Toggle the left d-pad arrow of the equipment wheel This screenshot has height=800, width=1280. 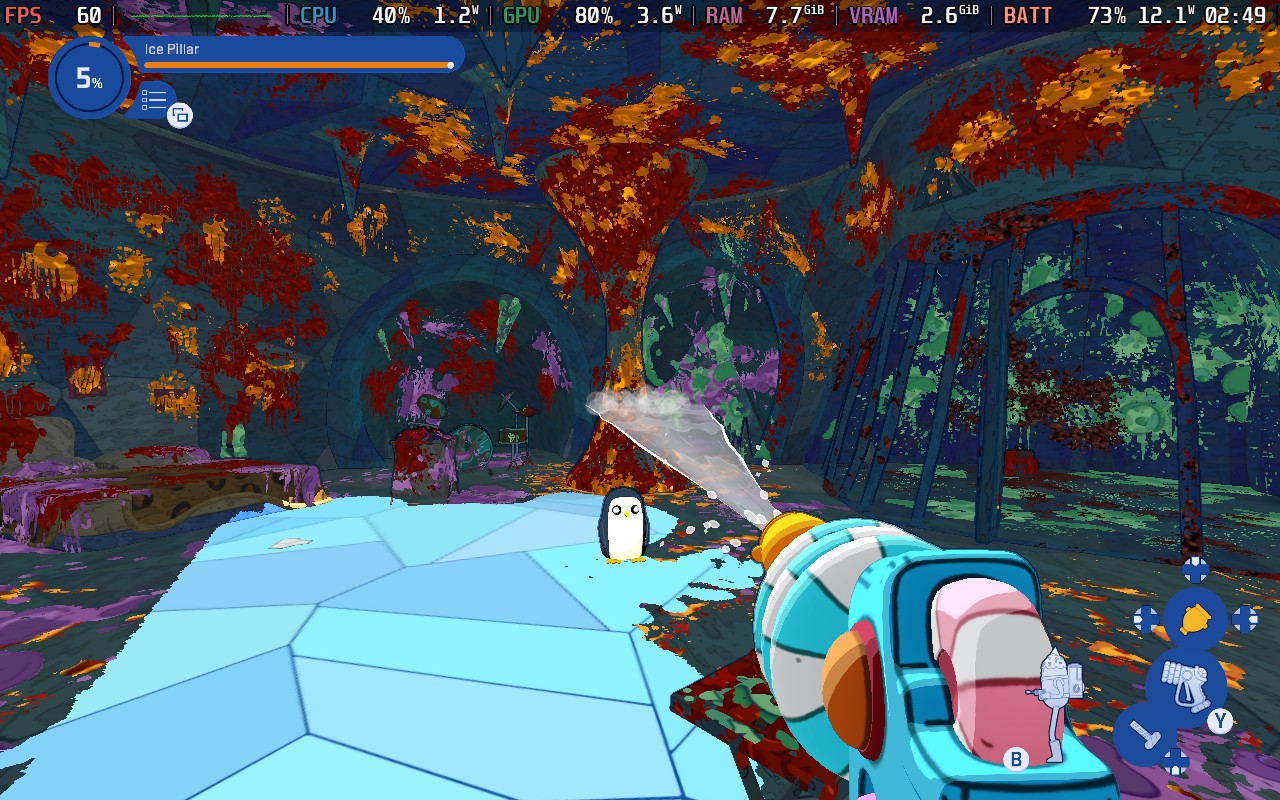coord(1147,618)
